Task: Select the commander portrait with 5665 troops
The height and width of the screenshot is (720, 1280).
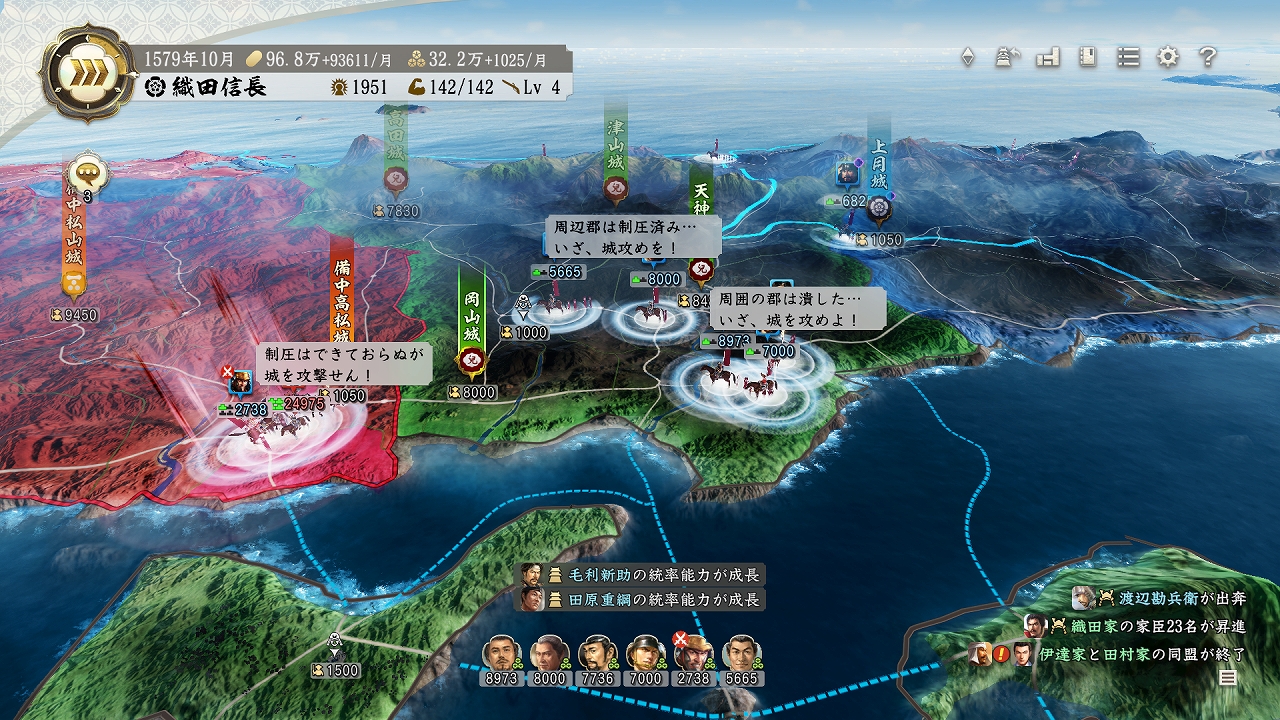Action: coord(741,653)
